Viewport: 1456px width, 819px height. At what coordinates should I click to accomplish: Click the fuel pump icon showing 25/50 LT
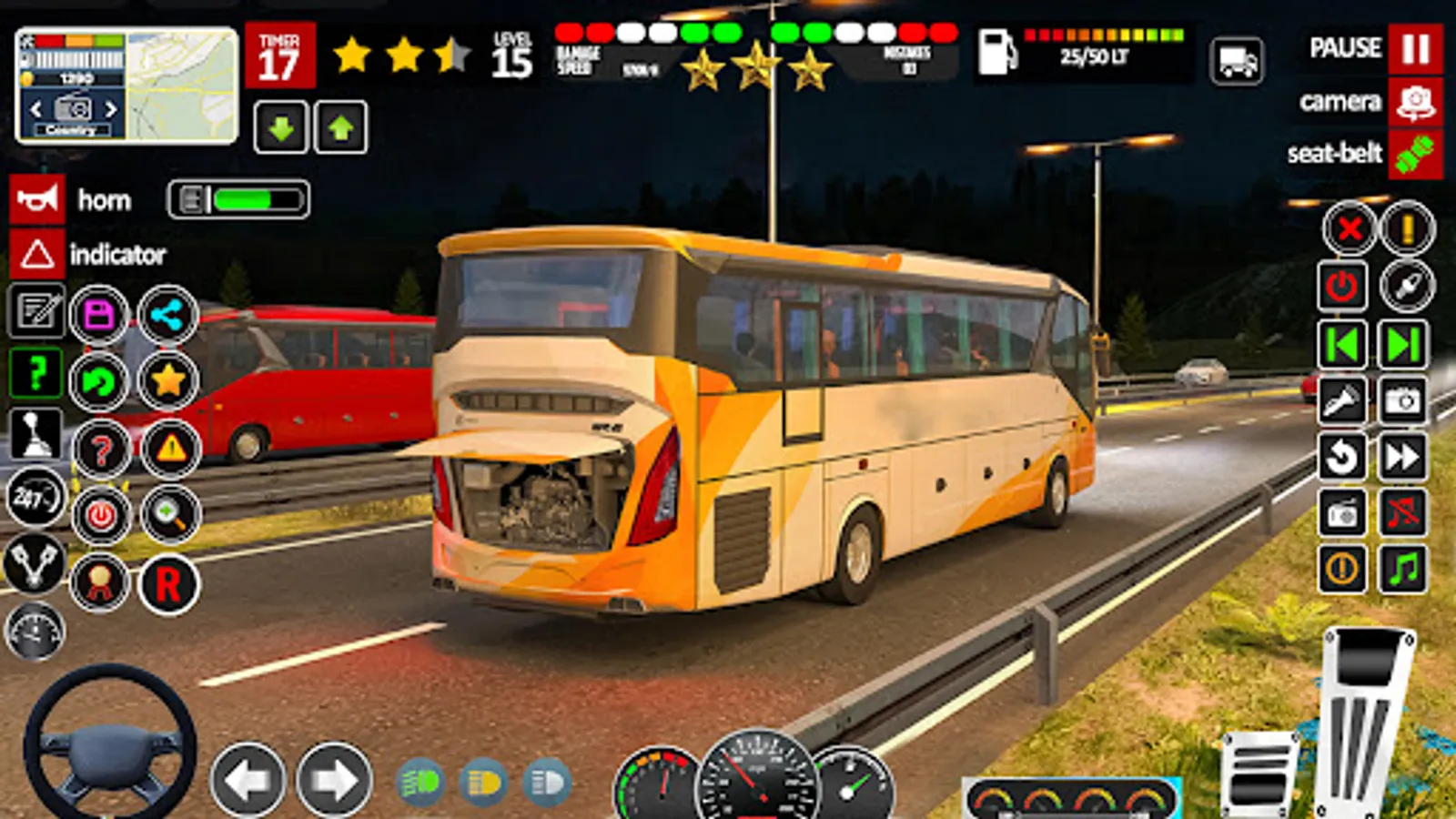(998, 50)
